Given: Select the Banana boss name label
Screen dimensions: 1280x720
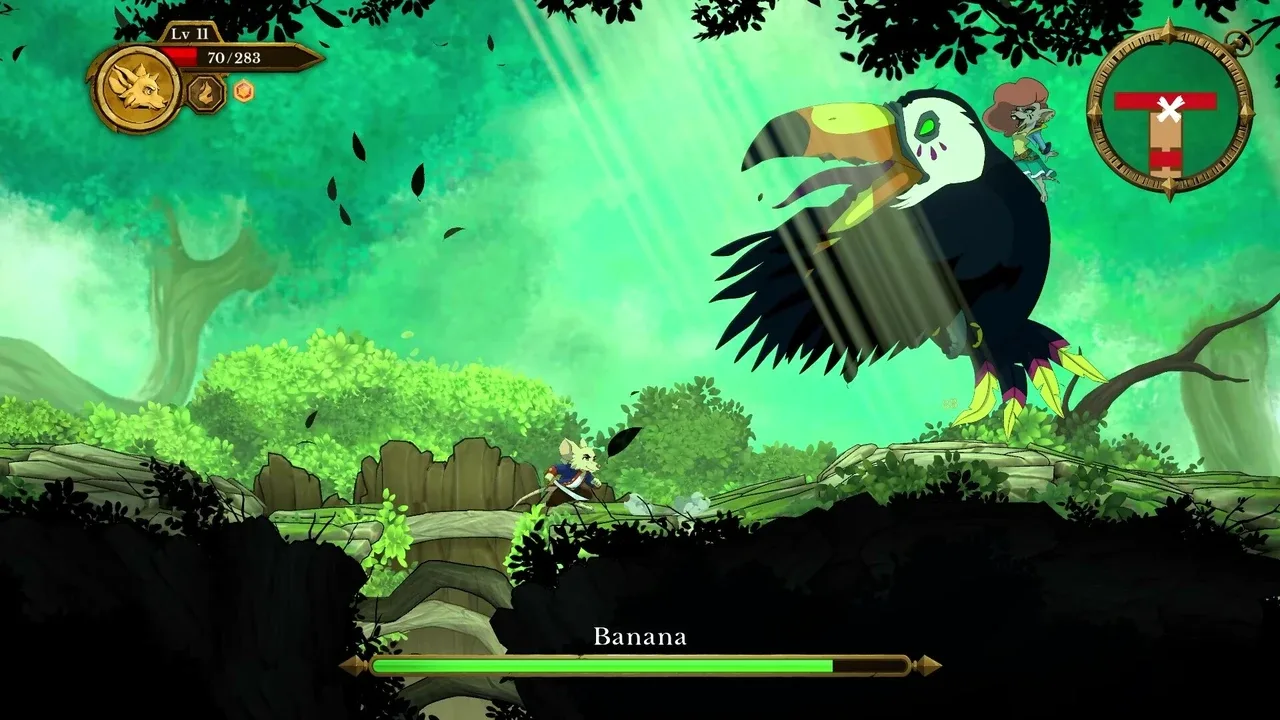Looking at the screenshot, I should click(x=640, y=634).
